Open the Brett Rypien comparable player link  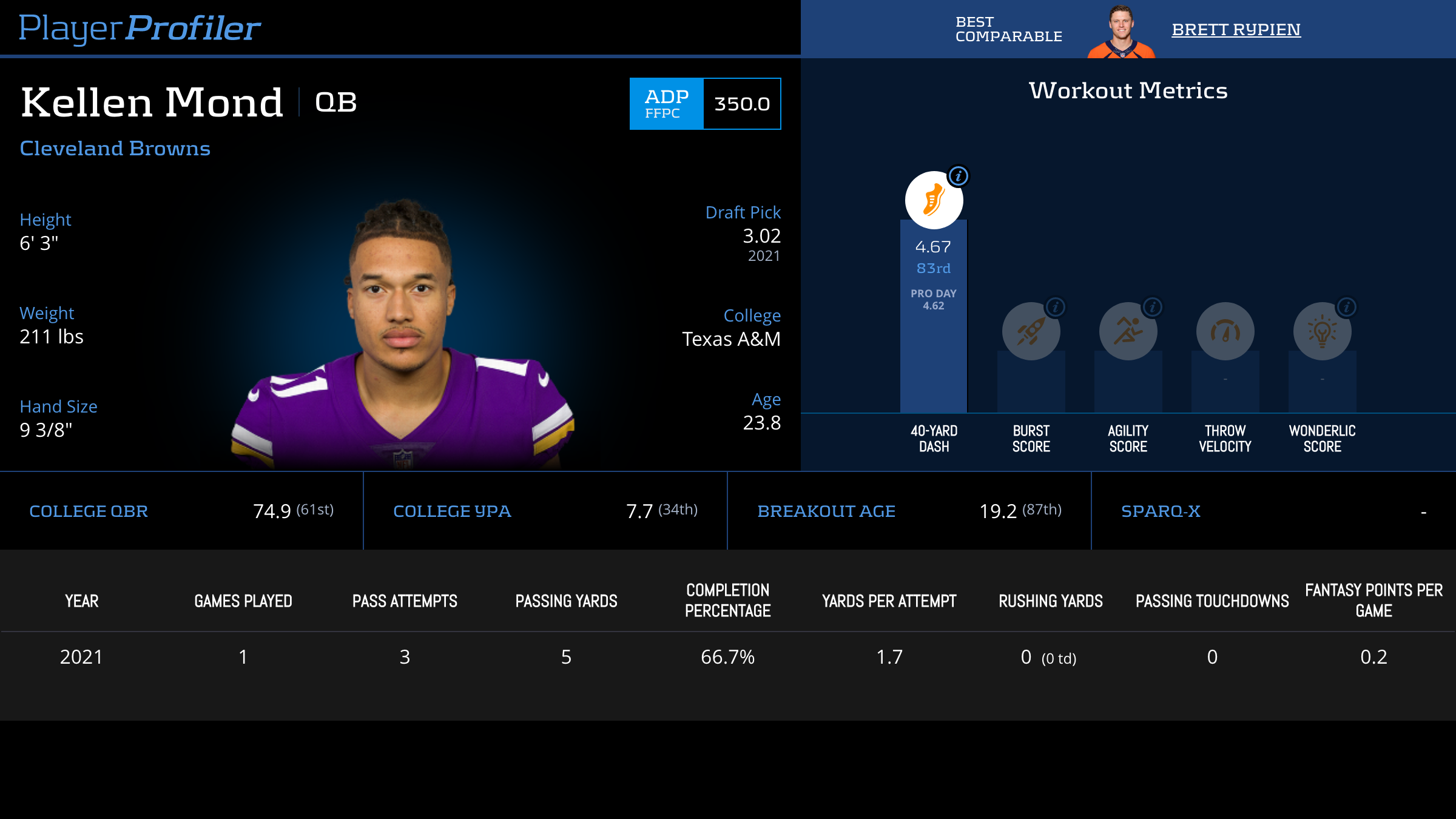coord(1236,29)
